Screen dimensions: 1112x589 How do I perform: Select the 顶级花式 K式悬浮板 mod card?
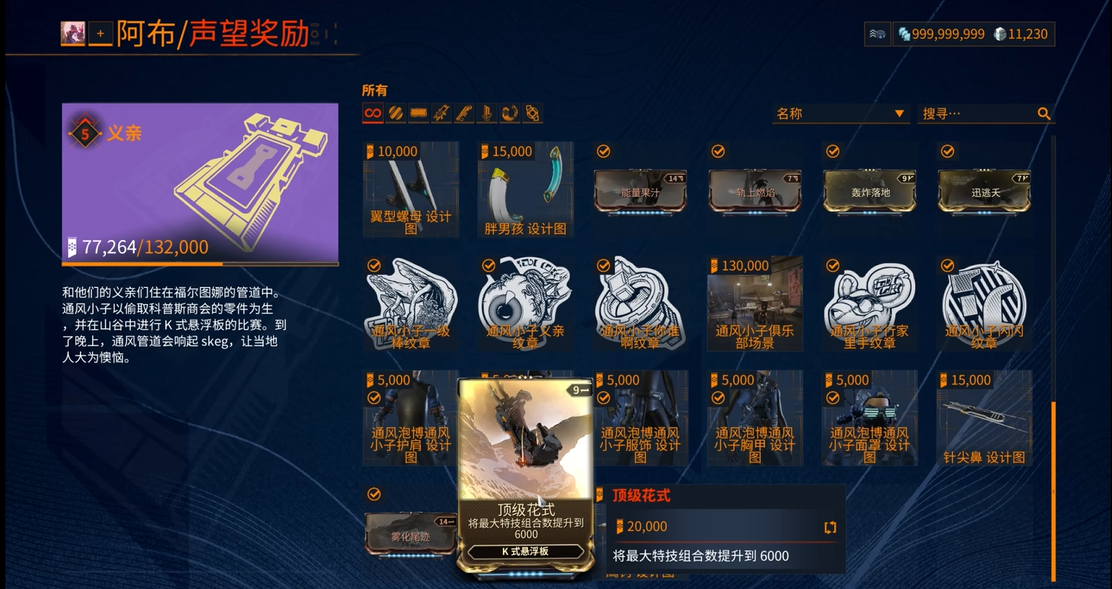click(526, 474)
